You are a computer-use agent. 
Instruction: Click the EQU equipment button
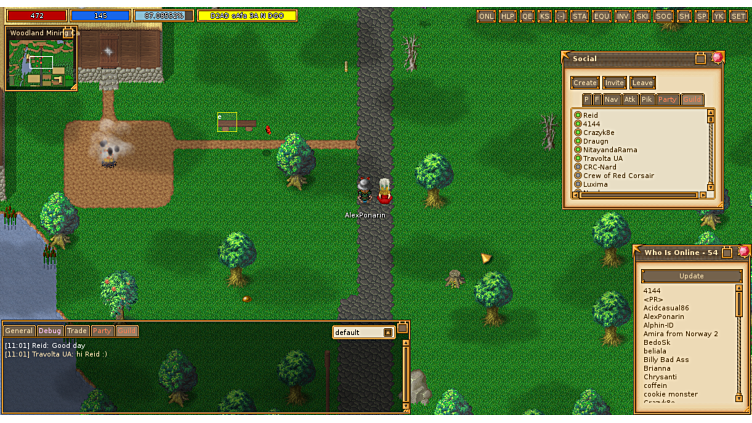[602, 16]
